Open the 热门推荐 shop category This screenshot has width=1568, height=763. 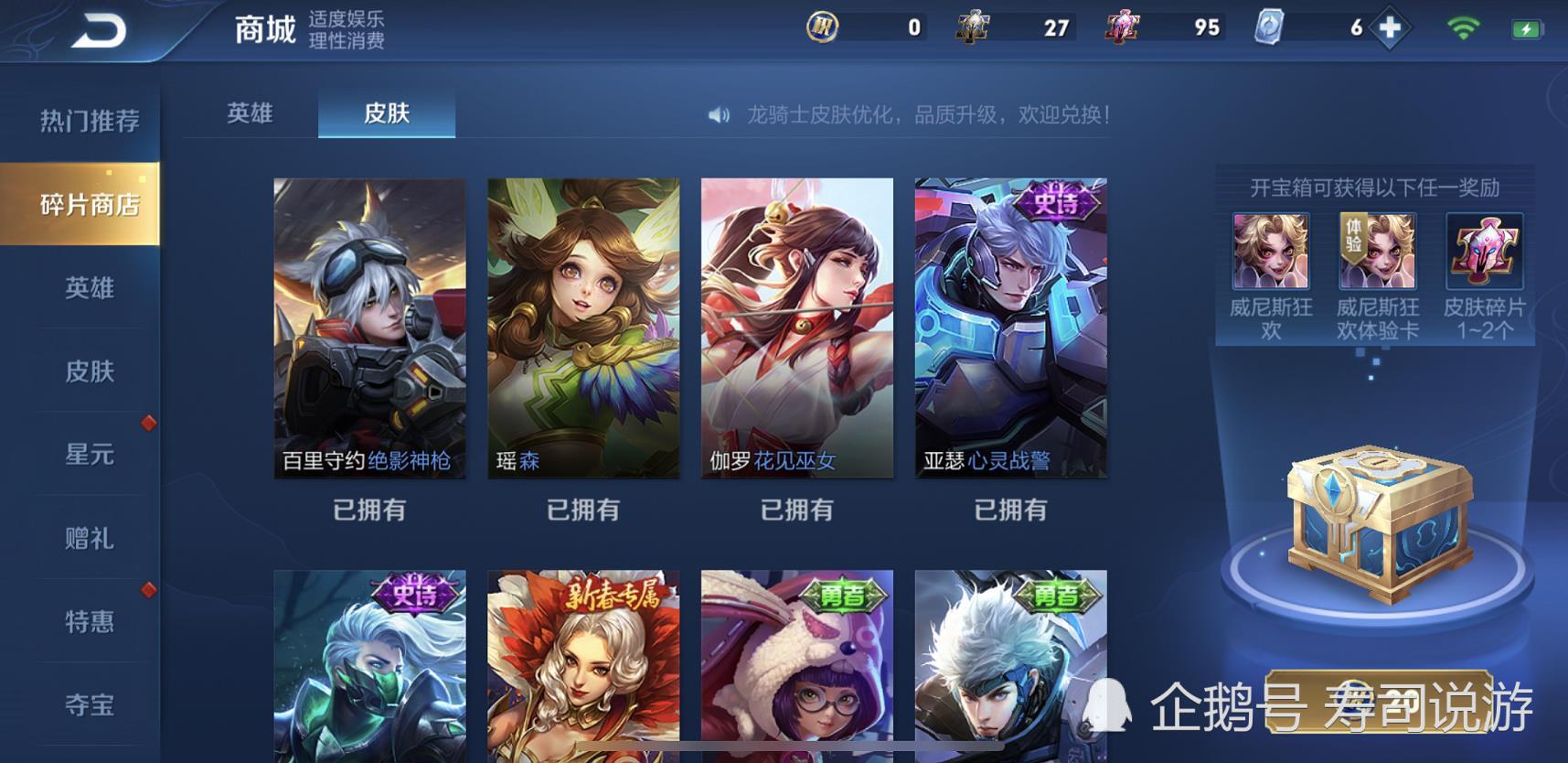coord(89,121)
